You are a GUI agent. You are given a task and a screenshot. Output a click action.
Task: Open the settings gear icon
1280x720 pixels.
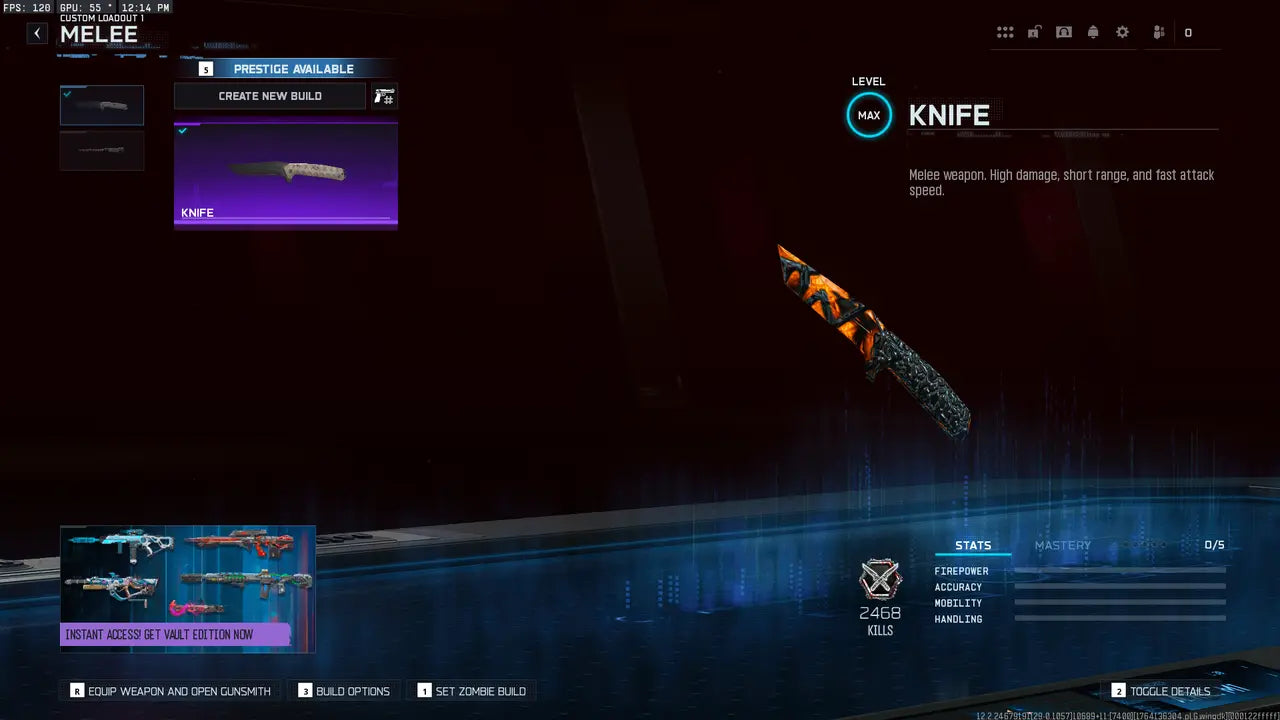1122,31
